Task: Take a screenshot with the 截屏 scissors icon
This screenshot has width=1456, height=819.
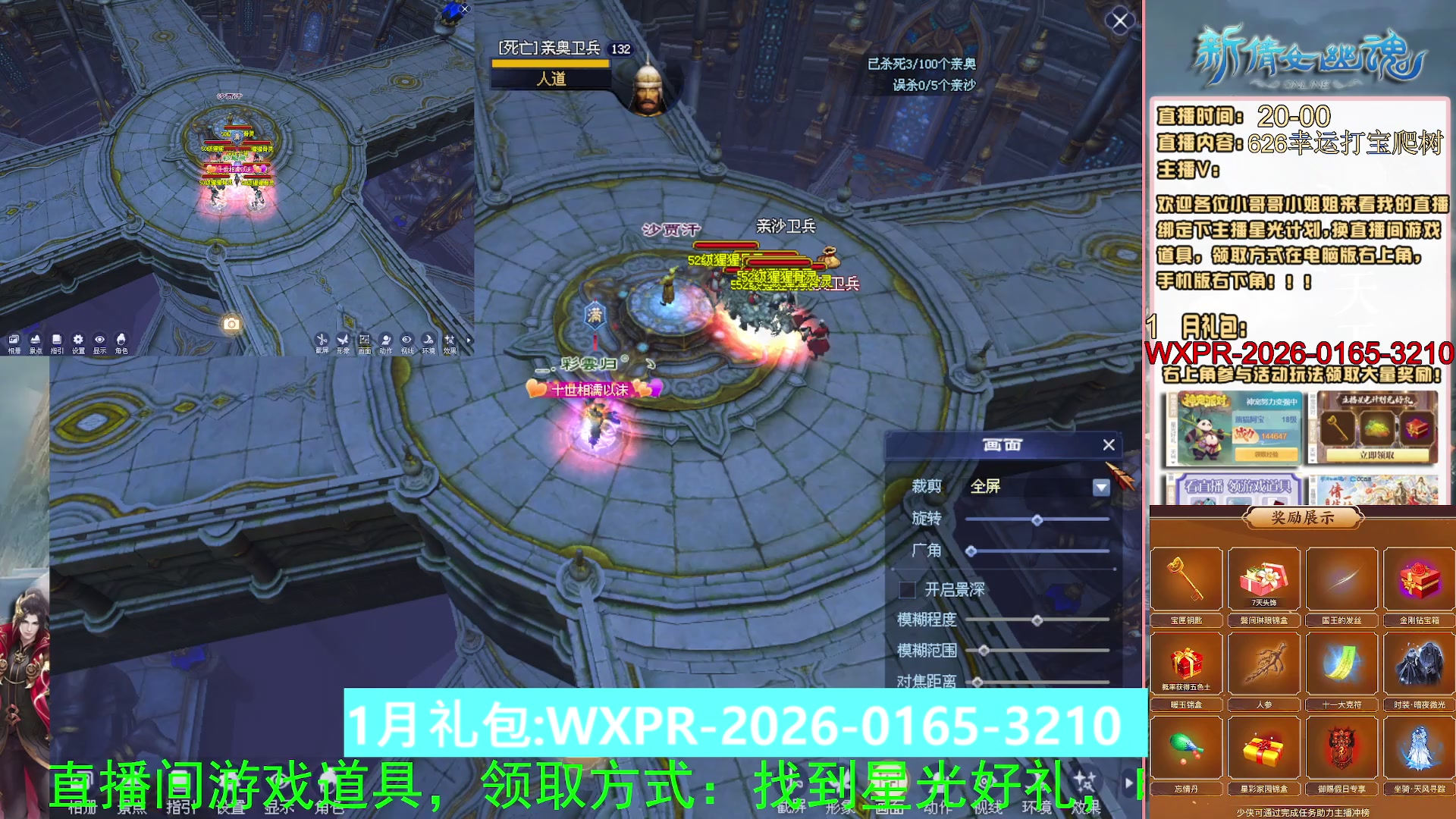Action: [x=322, y=340]
